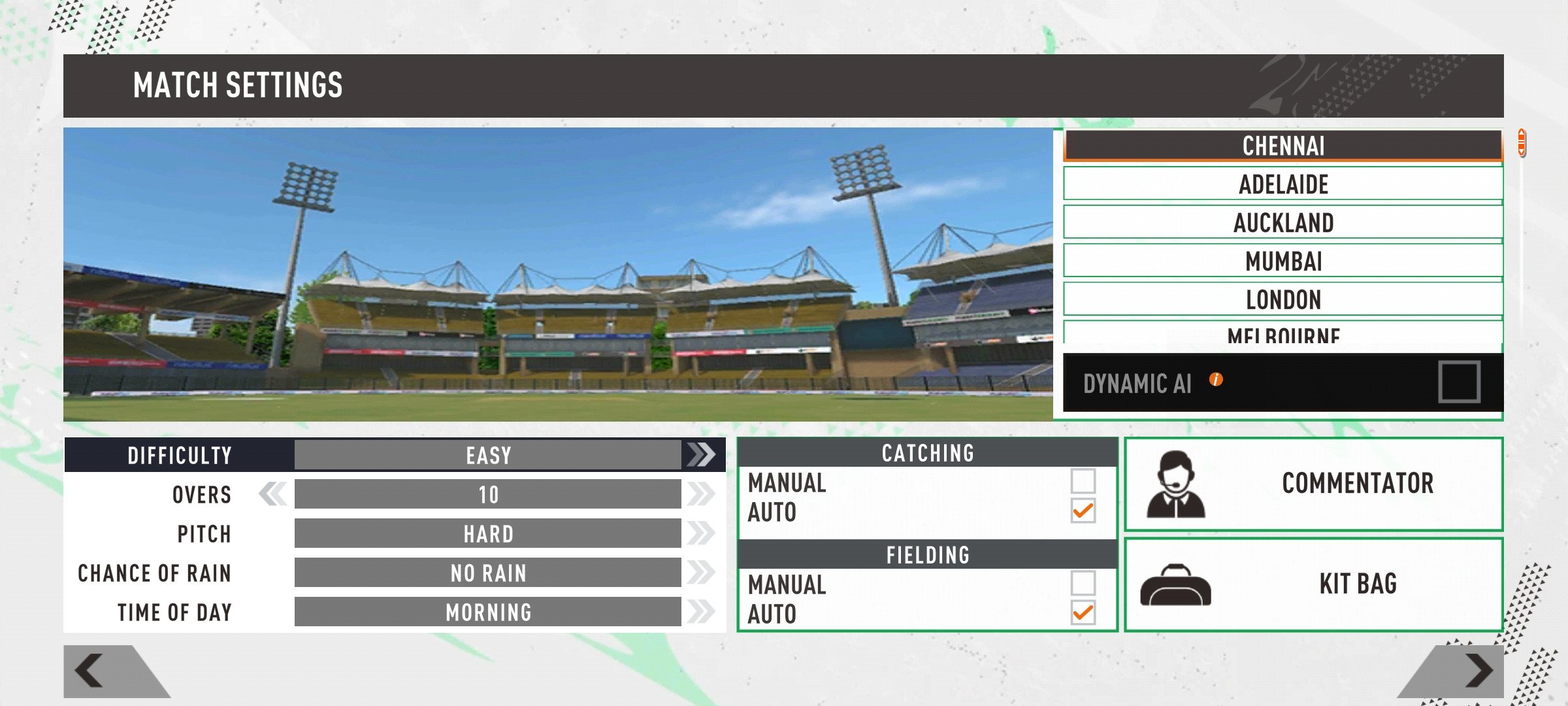The image size is (1568, 706).
Task: Increase the difficulty with the right arrow
Action: coord(701,454)
